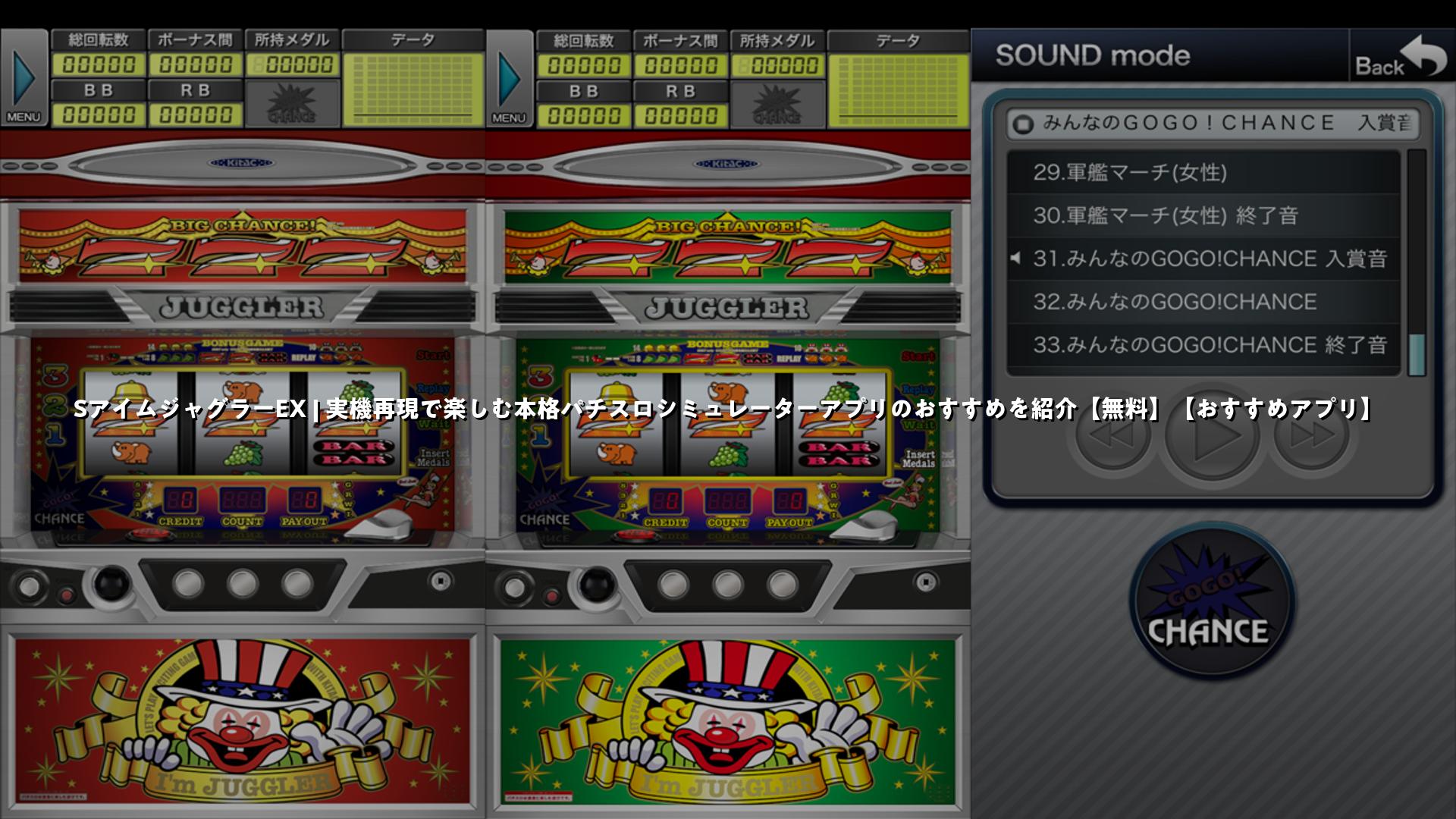Open MENU on the green Juggler machine
The image size is (1456, 819).
click(x=509, y=78)
